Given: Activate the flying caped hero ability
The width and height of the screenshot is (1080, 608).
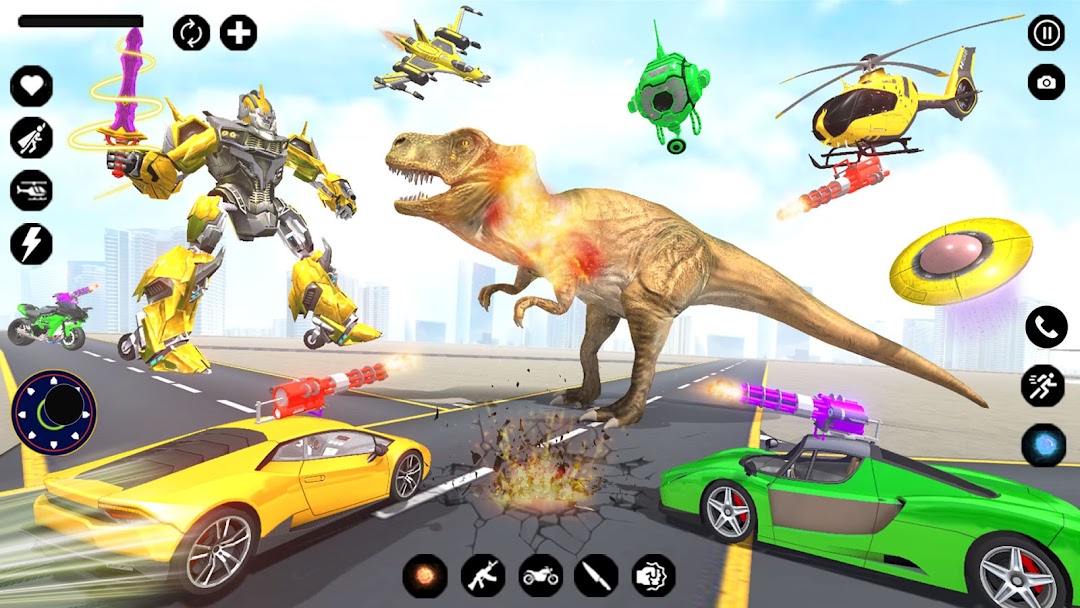Looking at the screenshot, I should (x=31, y=138).
